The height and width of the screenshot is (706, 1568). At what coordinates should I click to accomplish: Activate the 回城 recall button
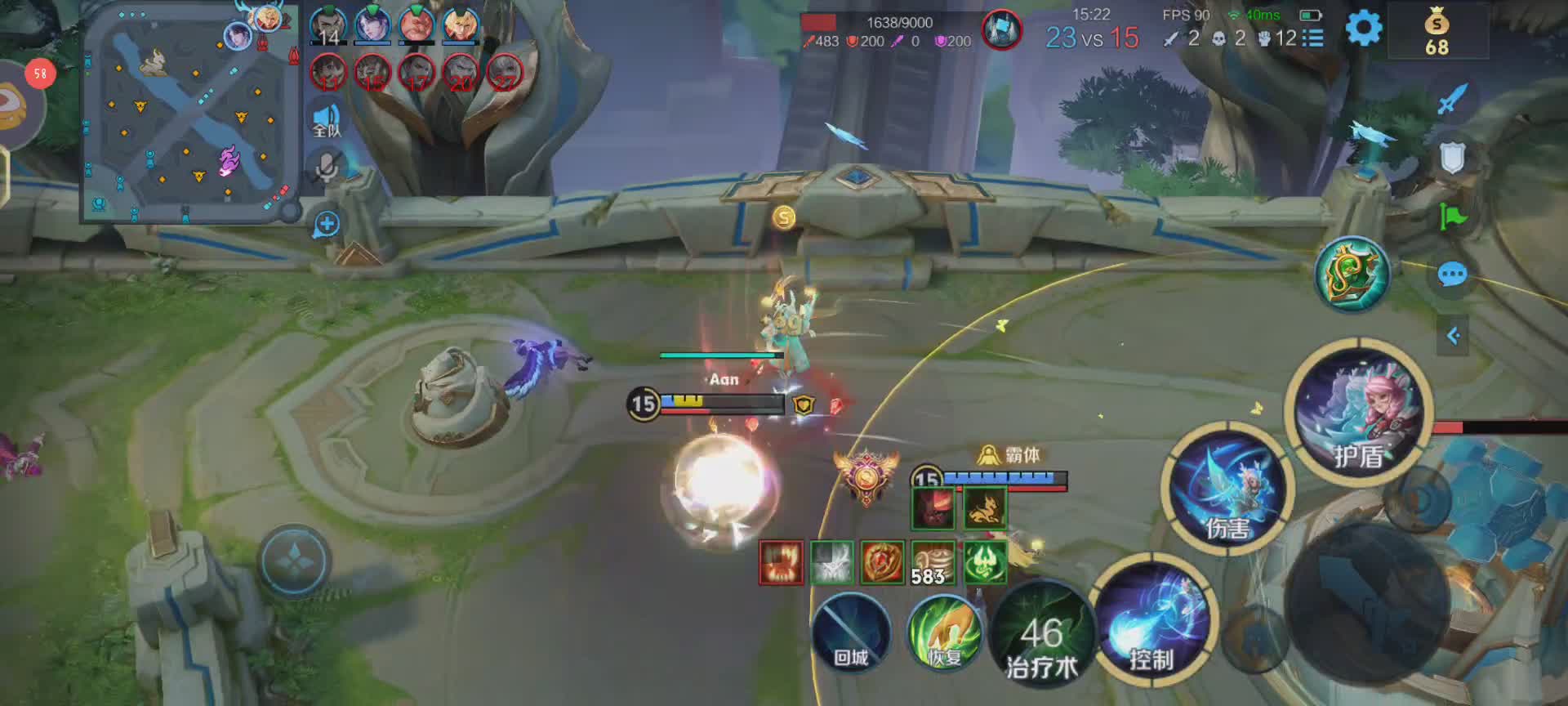click(850, 633)
